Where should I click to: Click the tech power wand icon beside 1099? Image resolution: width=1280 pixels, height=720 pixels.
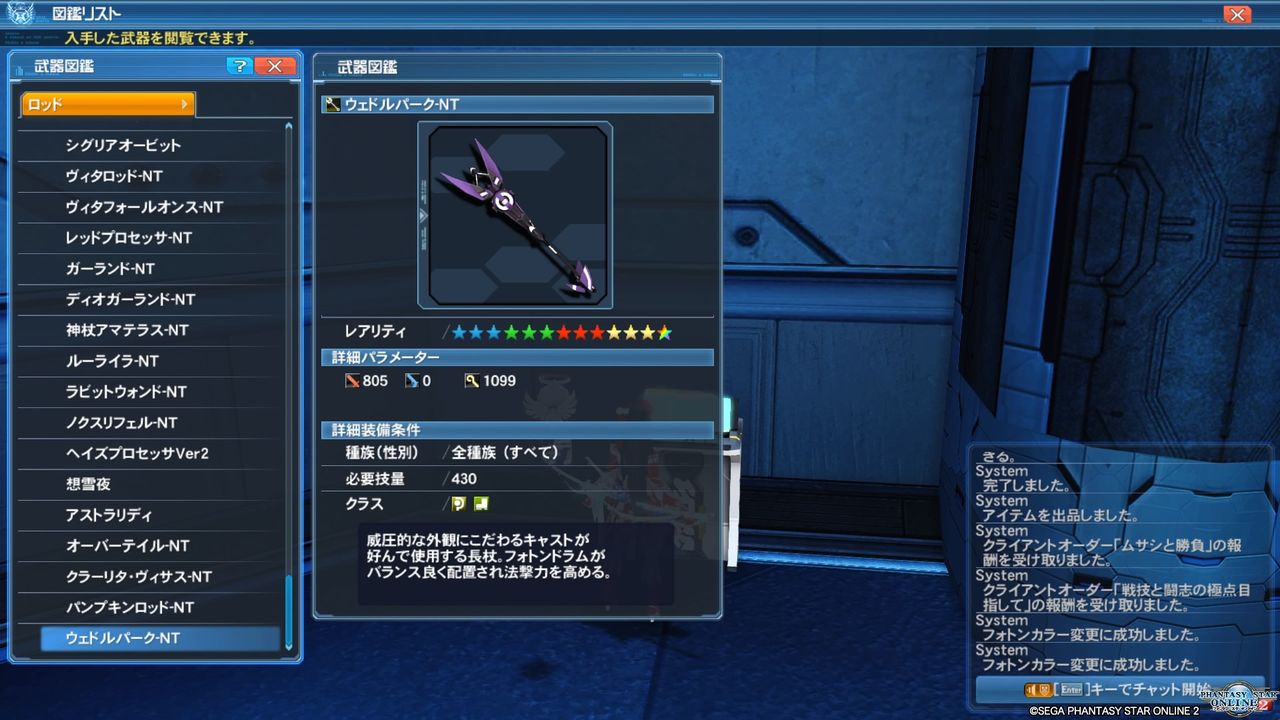pos(470,380)
